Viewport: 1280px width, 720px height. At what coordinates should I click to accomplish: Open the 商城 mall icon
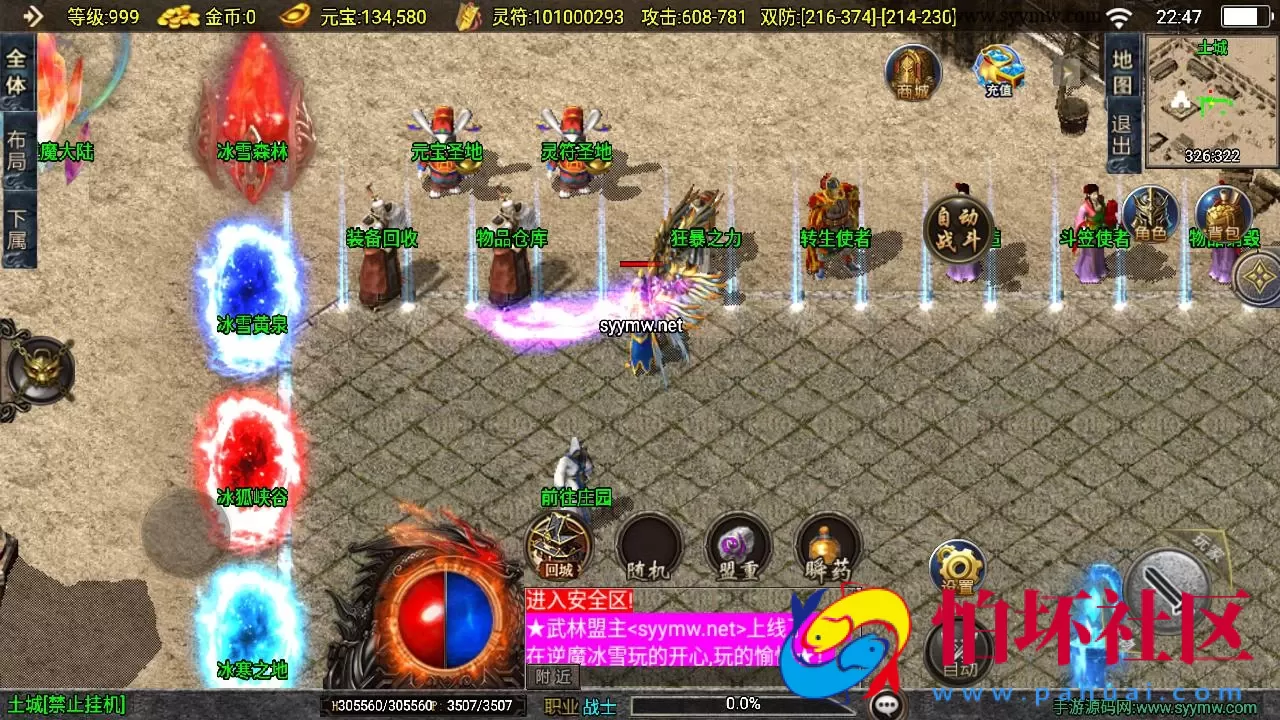pyautogui.click(x=911, y=72)
